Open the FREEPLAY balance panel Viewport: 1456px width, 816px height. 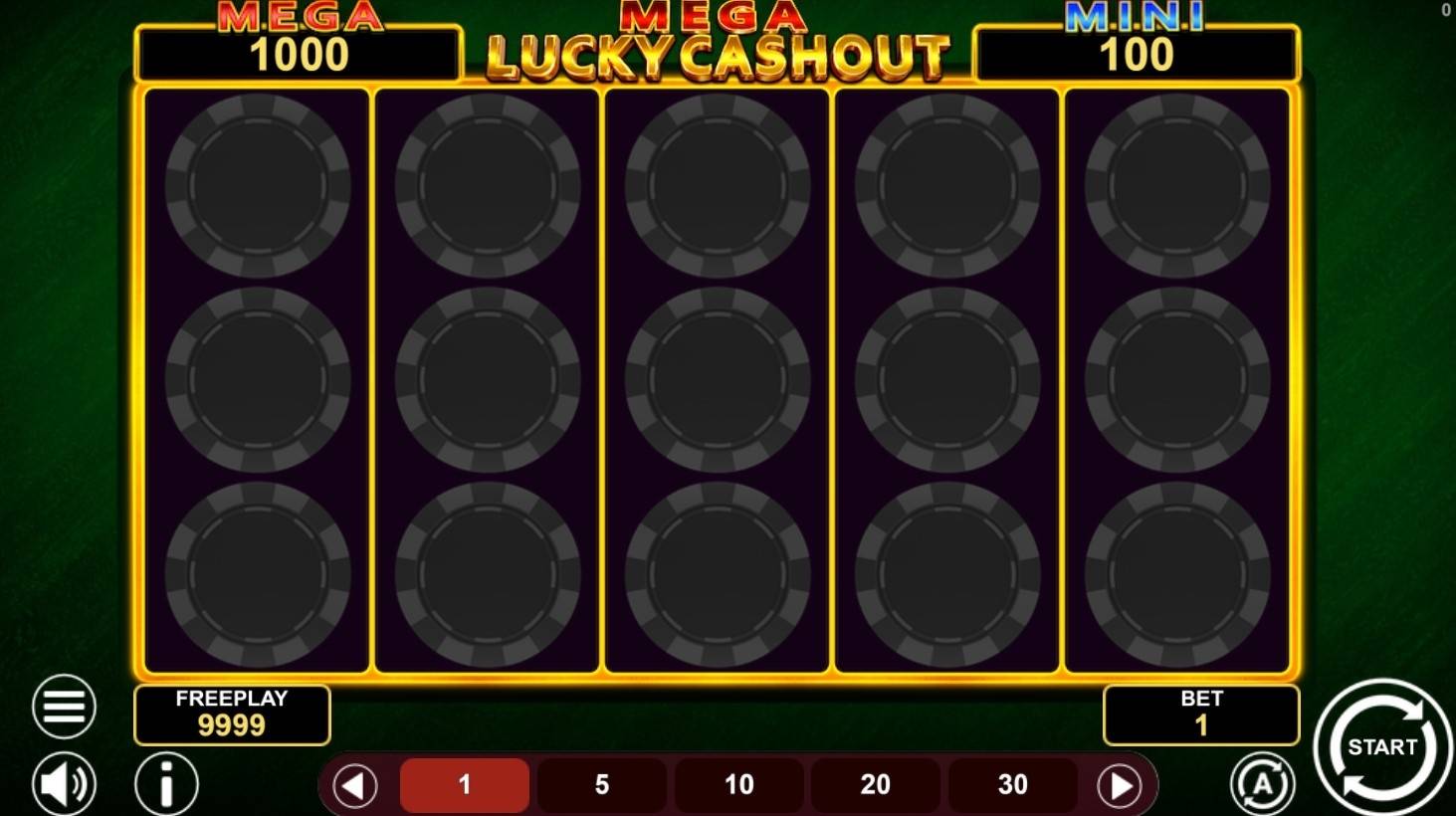point(232,714)
